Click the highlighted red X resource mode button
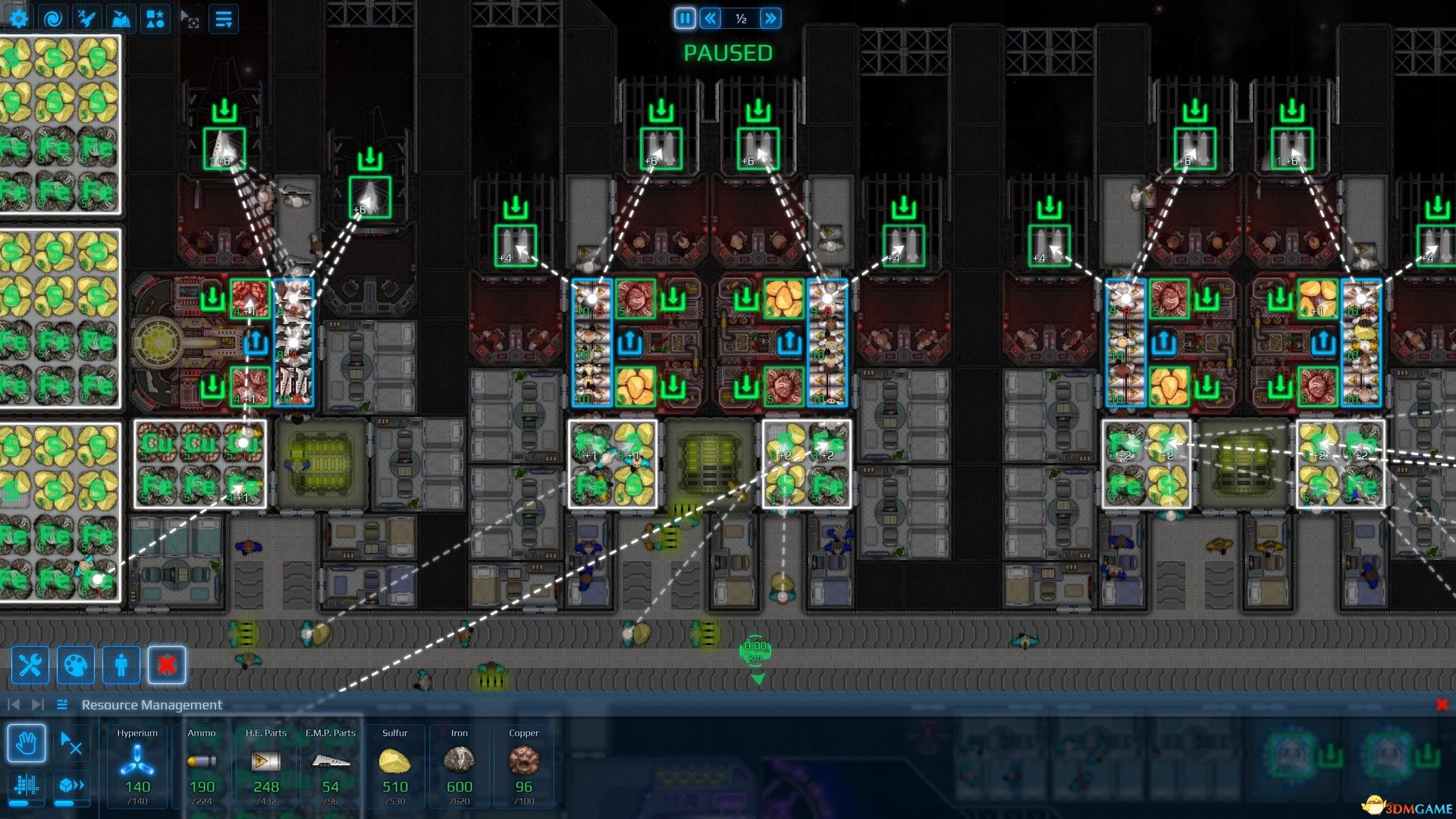Screen dimensions: 1456x819 pyautogui.click(x=167, y=666)
